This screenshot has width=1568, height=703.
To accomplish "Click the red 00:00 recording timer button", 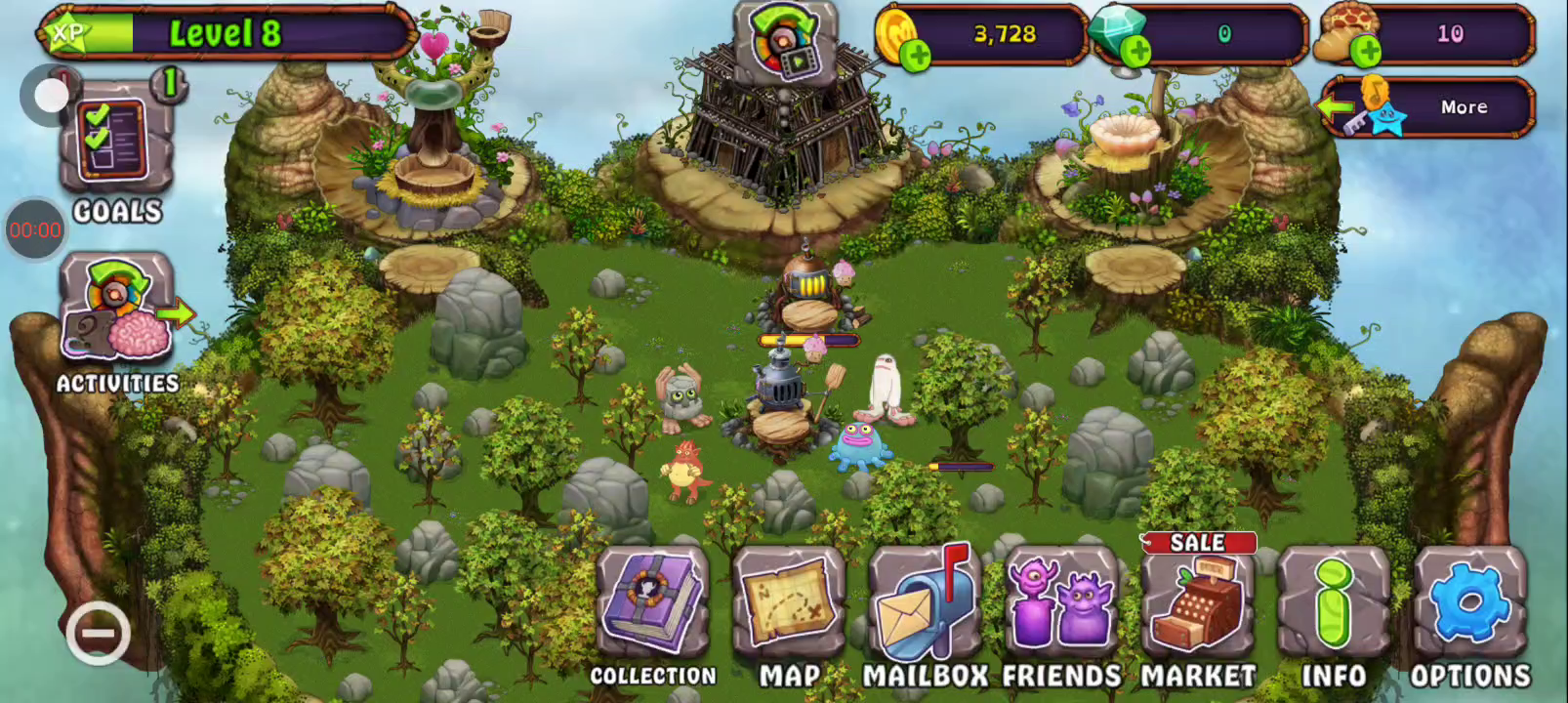I will pos(35,230).
